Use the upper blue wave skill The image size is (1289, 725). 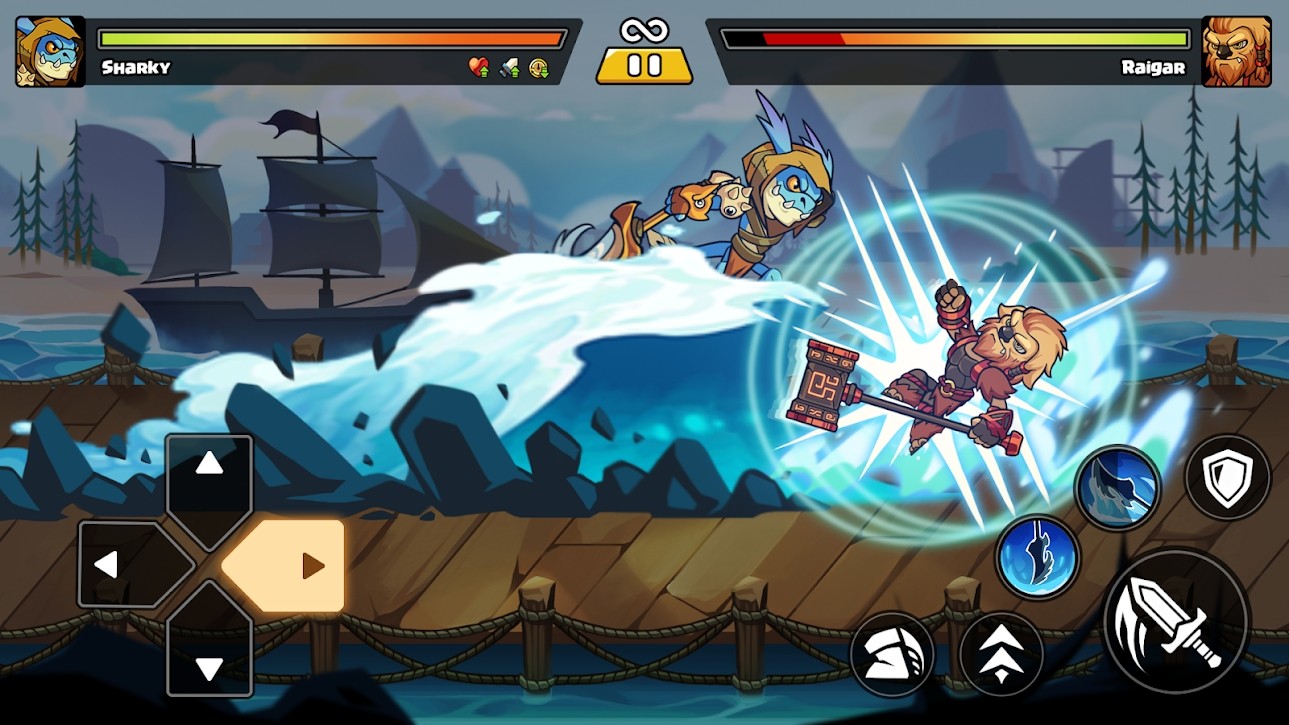point(1117,488)
